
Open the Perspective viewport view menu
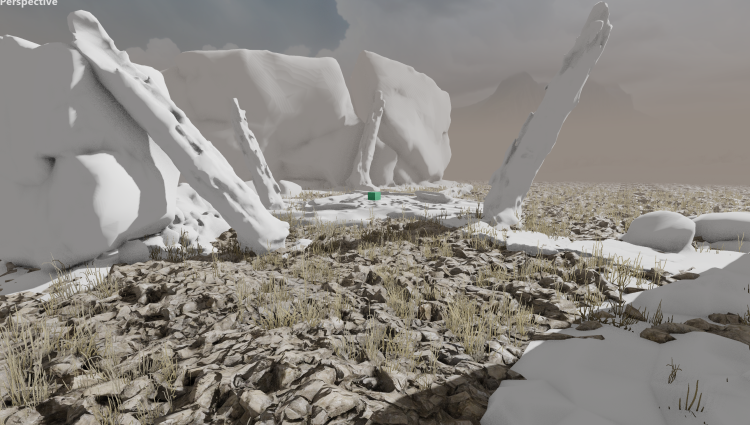28,4
